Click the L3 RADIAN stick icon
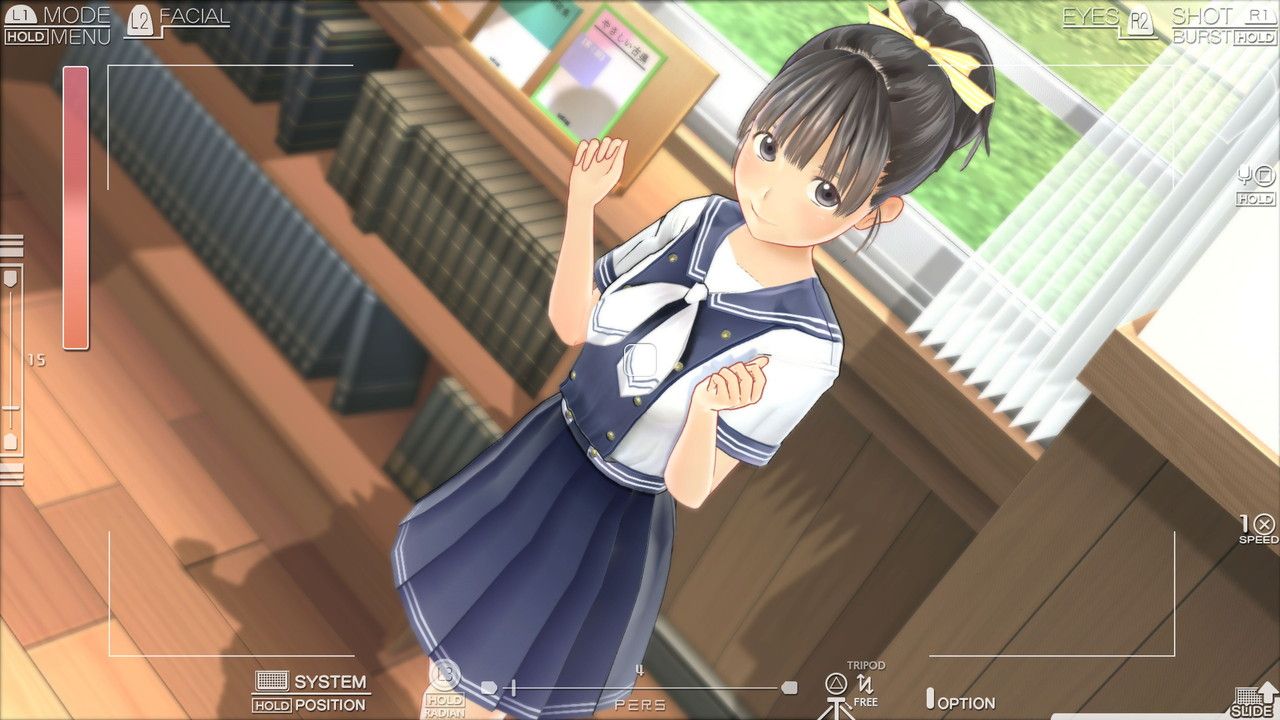 pyautogui.click(x=447, y=676)
